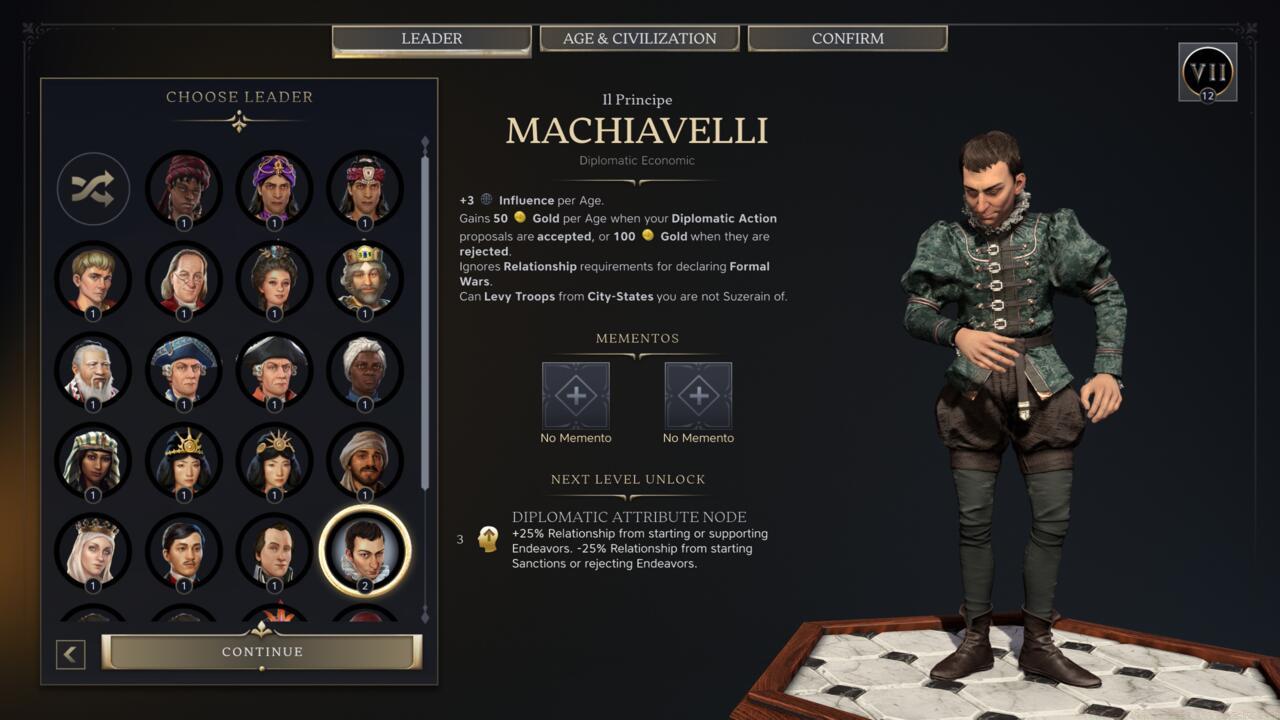This screenshot has height=720, width=1280.
Task: Select Benjamin Franklin's leader portrait
Action: click(184, 280)
